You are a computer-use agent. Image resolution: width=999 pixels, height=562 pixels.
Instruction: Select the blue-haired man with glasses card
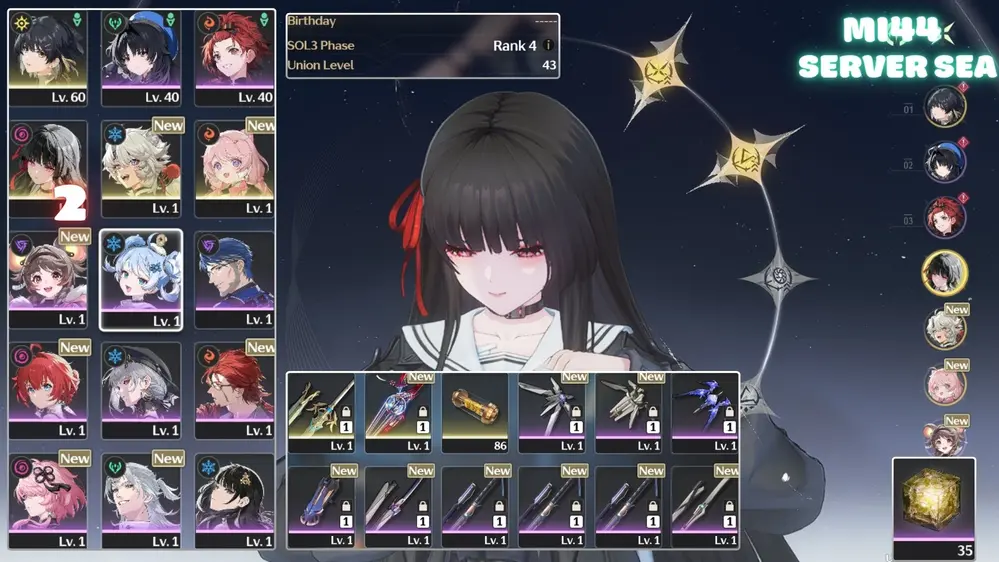pos(234,279)
